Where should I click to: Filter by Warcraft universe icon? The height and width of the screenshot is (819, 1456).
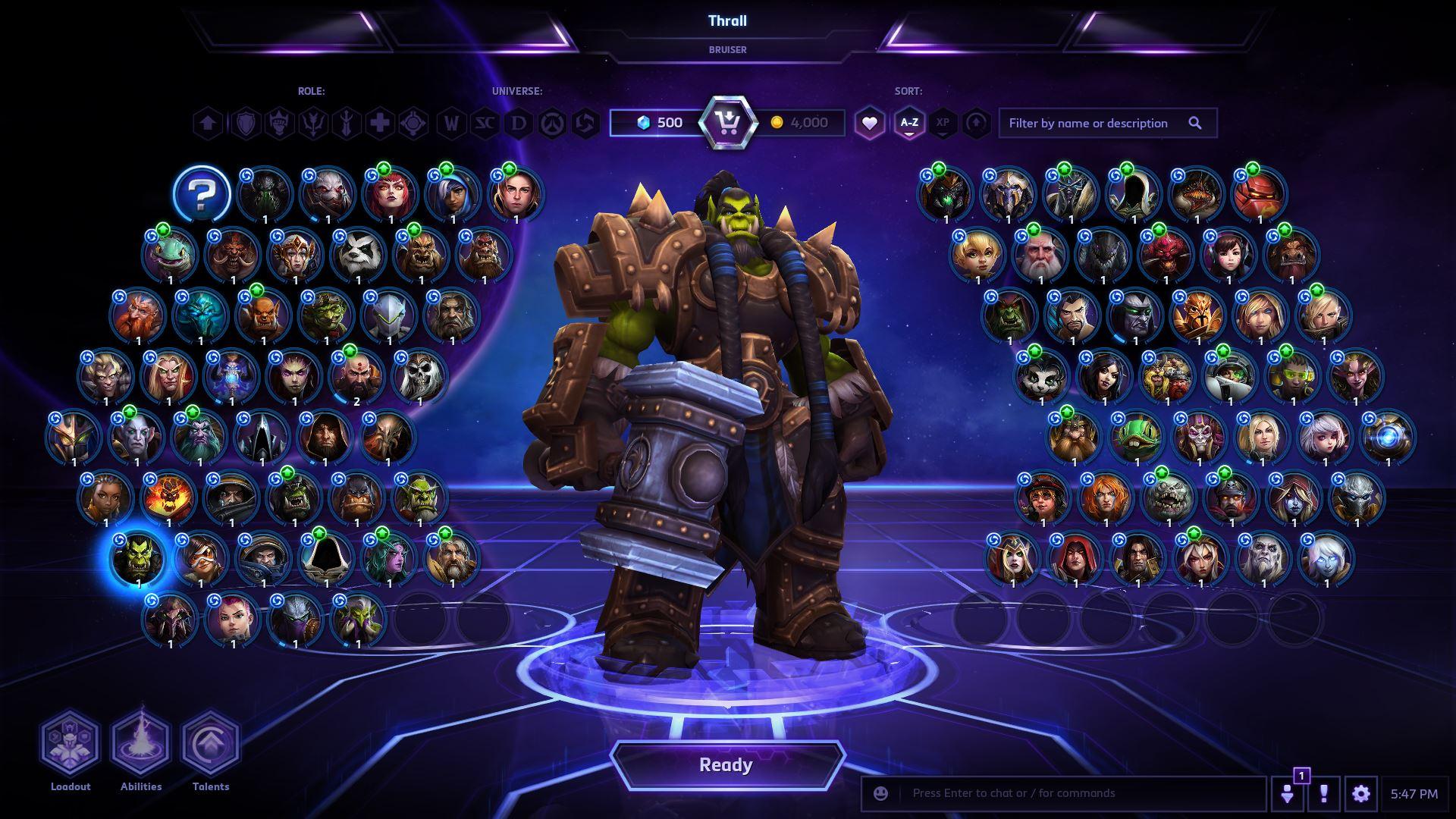click(452, 123)
